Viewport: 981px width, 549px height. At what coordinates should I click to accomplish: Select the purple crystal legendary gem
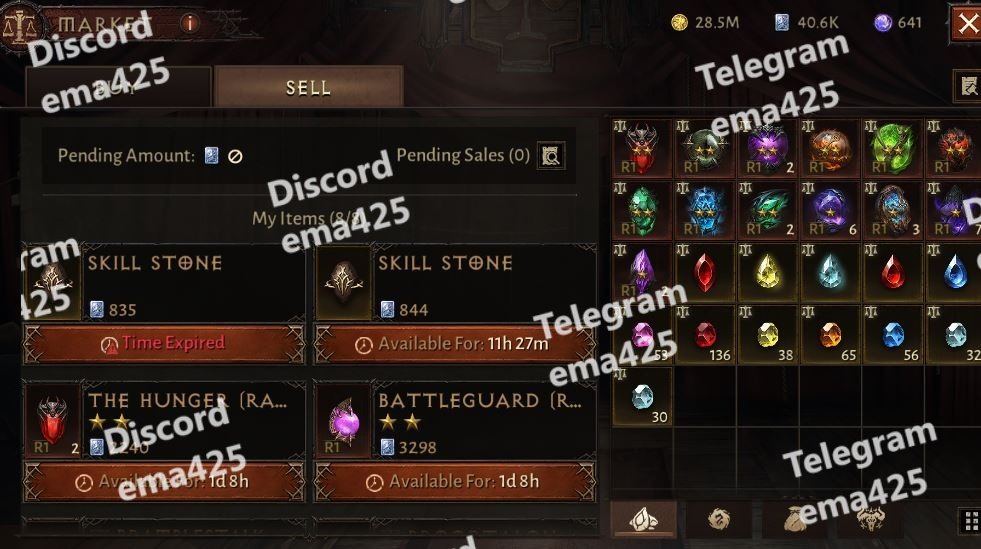(x=643, y=272)
